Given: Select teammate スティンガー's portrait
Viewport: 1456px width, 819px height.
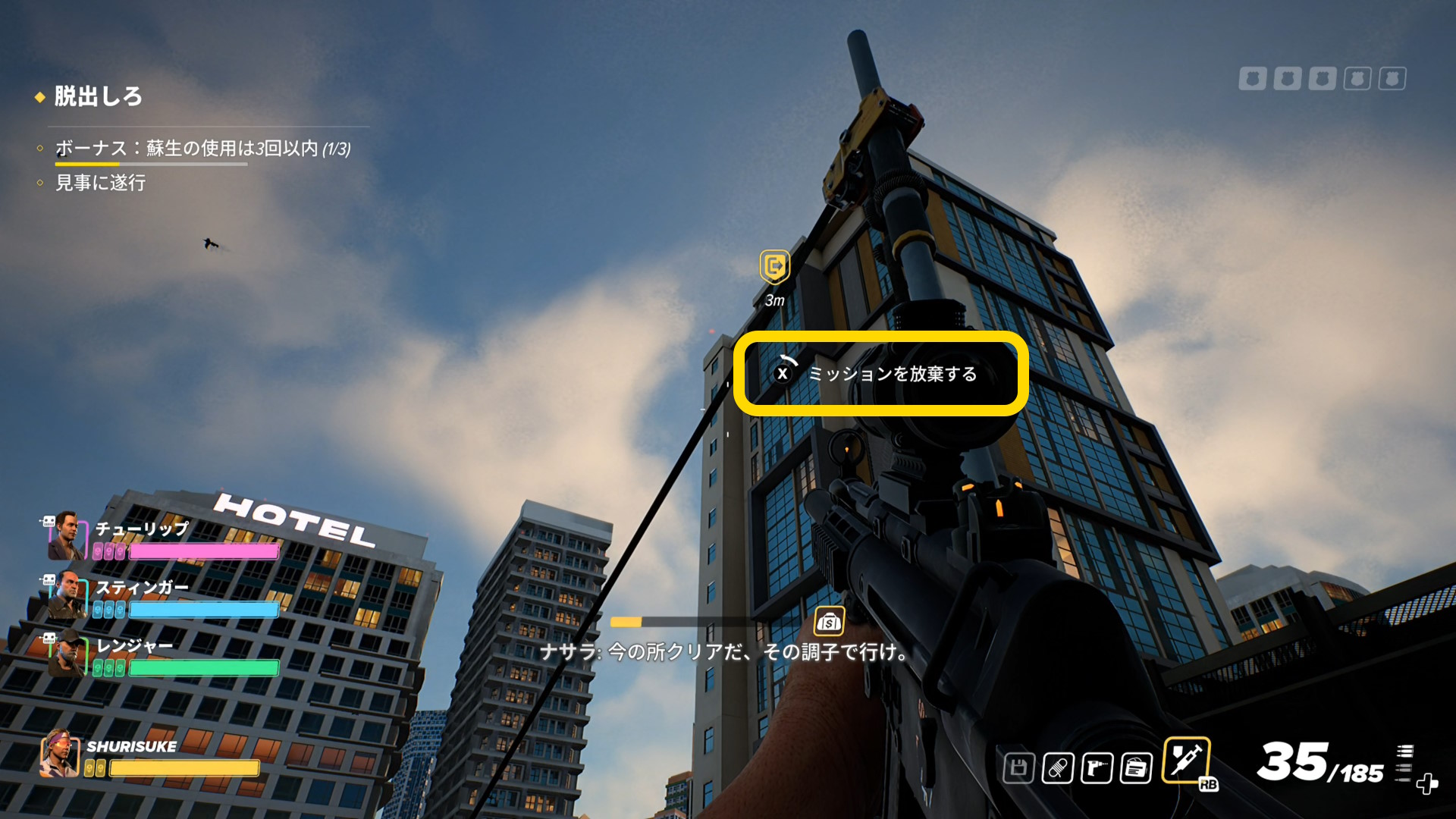Looking at the screenshot, I should coord(66,594).
